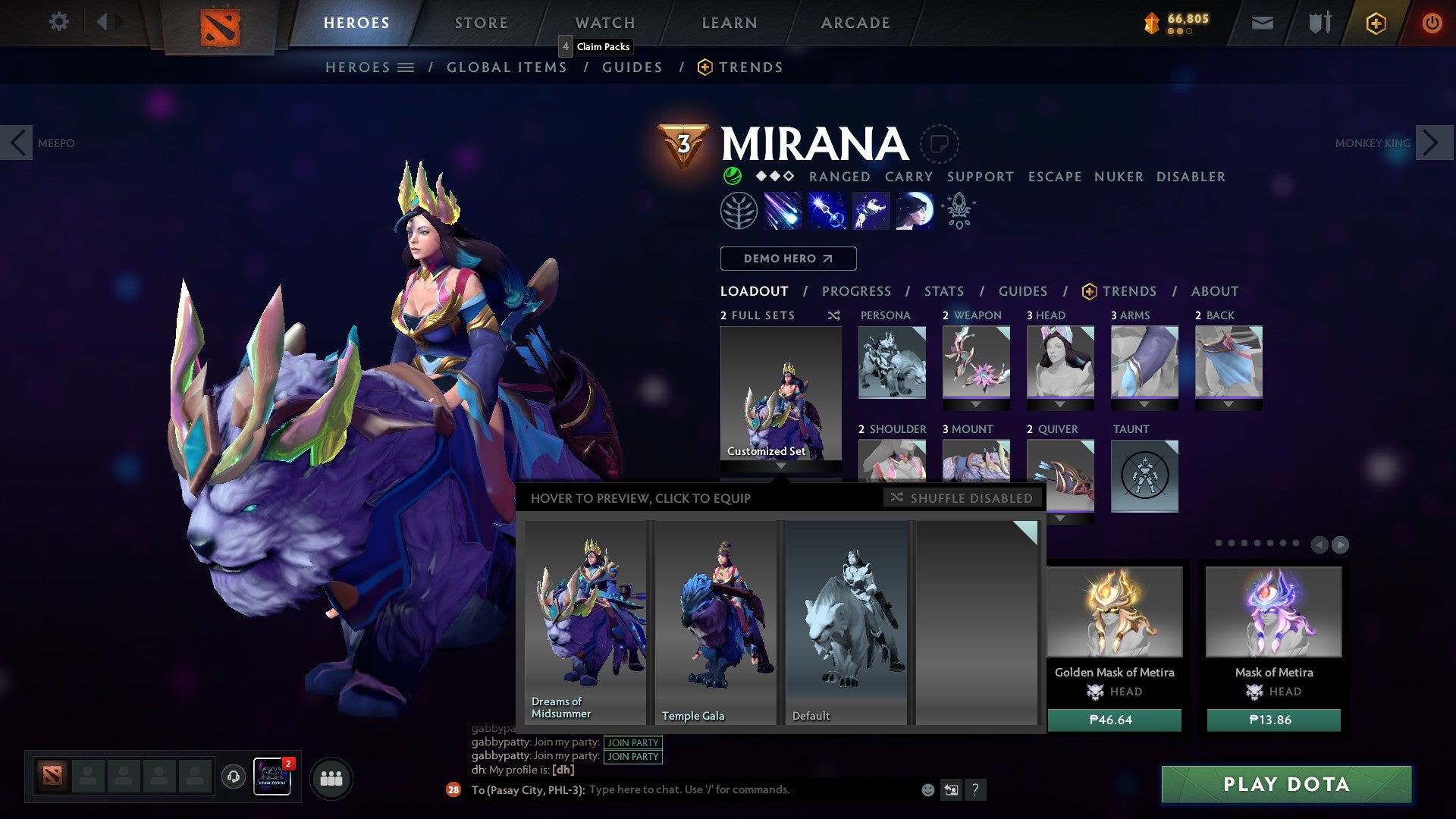This screenshot has height=819, width=1456.
Task: Open the Starstorm ability details
Action: [783, 210]
